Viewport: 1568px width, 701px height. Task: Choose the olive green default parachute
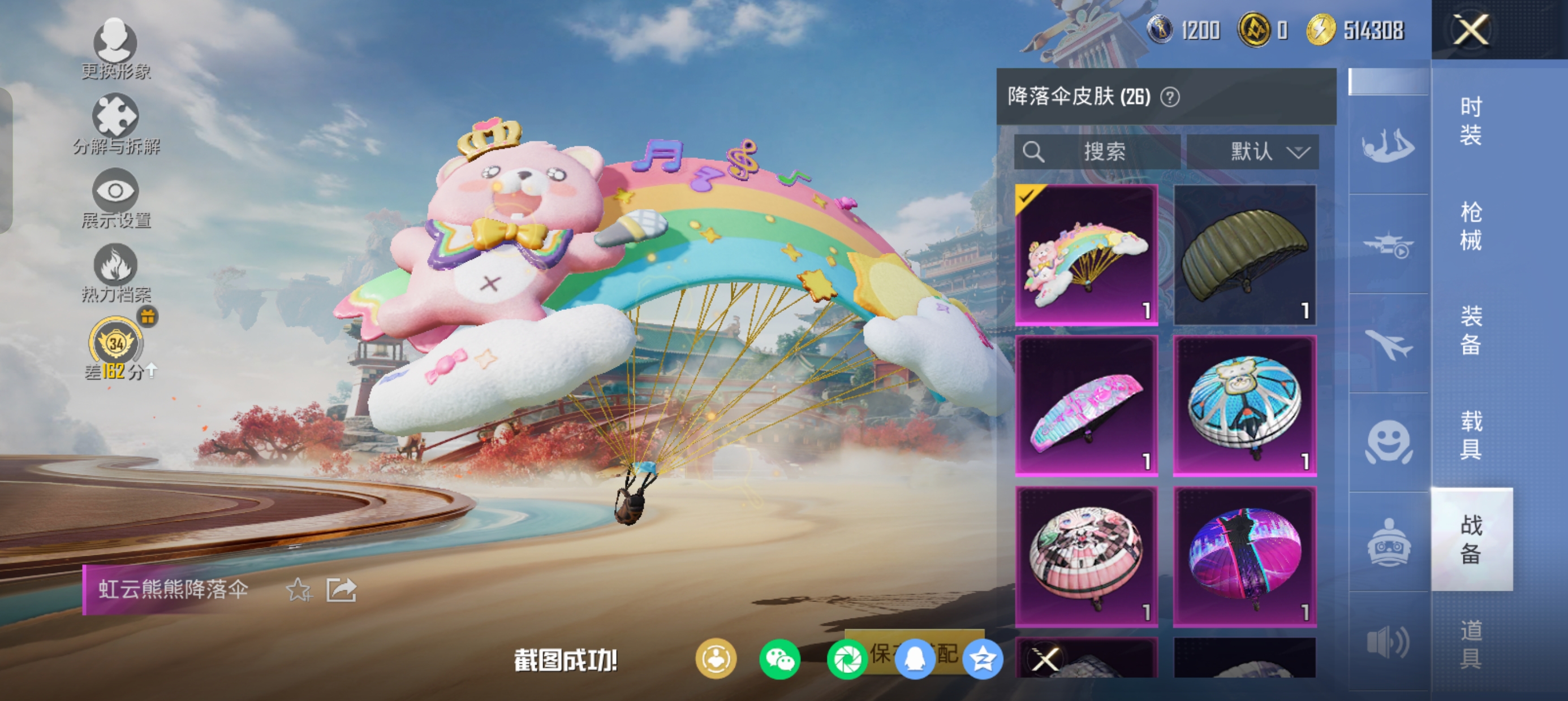pos(1244,254)
